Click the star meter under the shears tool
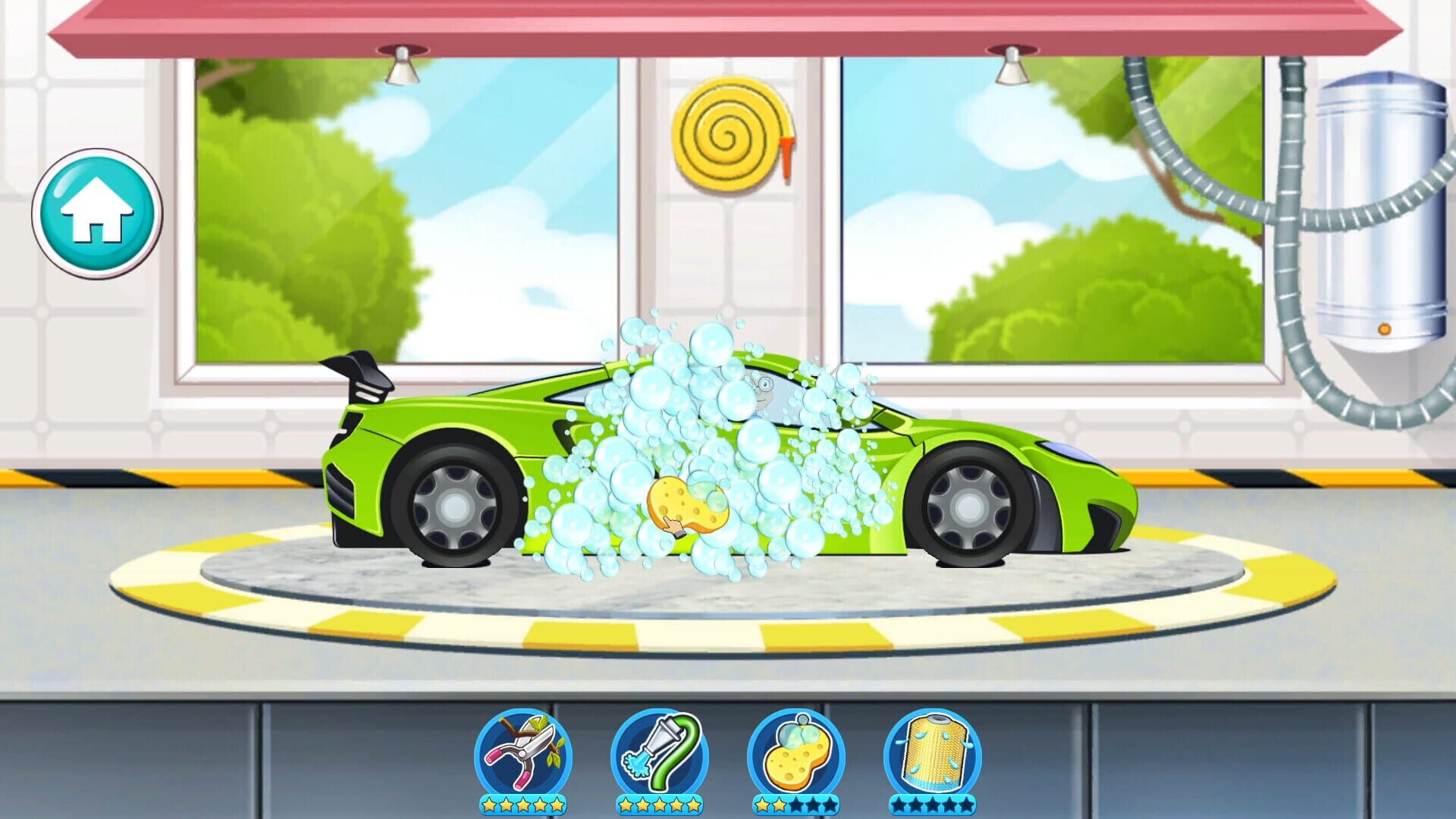The image size is (1456, 819). pyautogui.click(x=523, y=806)
